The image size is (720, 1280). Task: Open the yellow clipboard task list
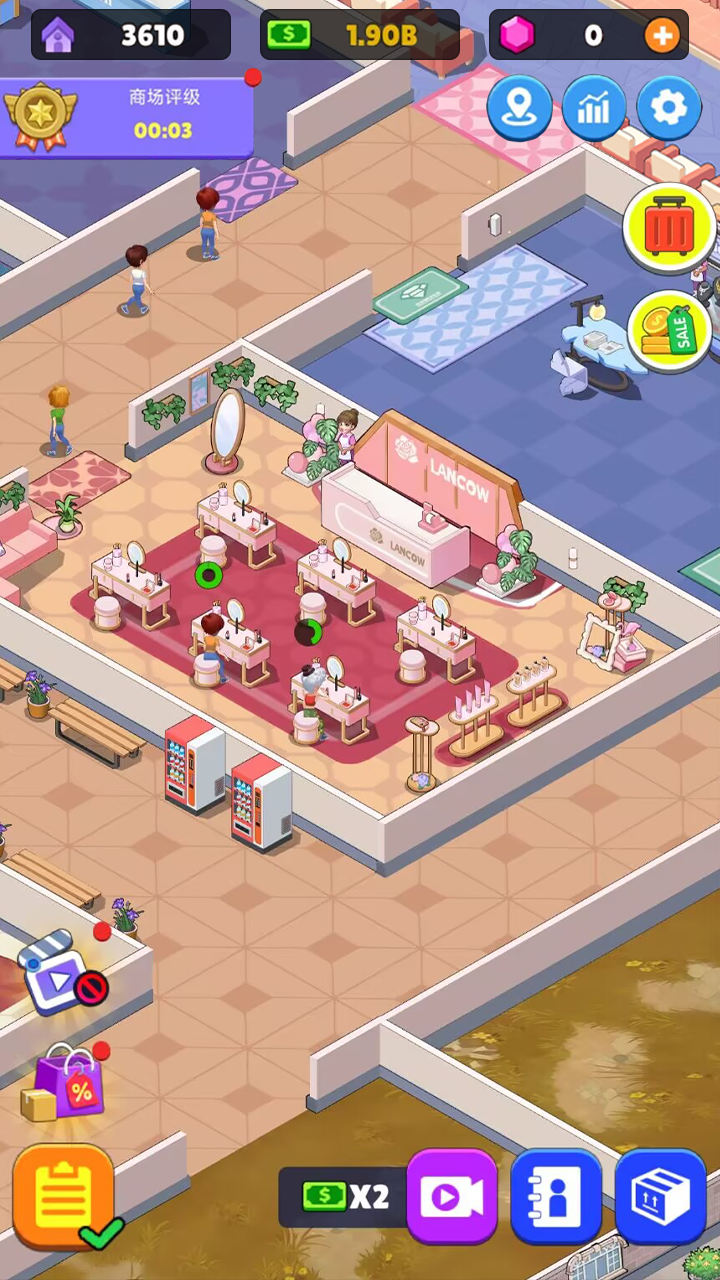click(64, 1195)
